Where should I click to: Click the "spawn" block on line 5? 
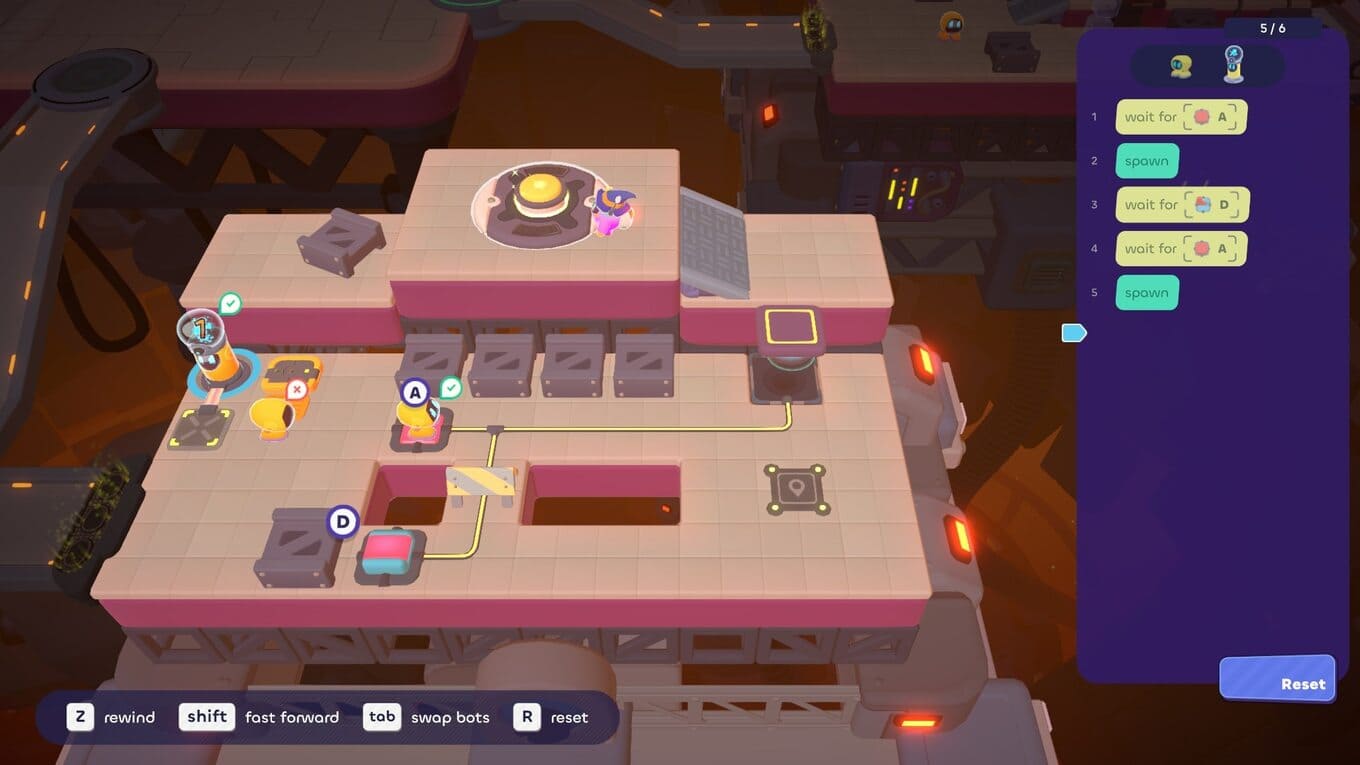pyautogui.click(x=1146, y=293)
